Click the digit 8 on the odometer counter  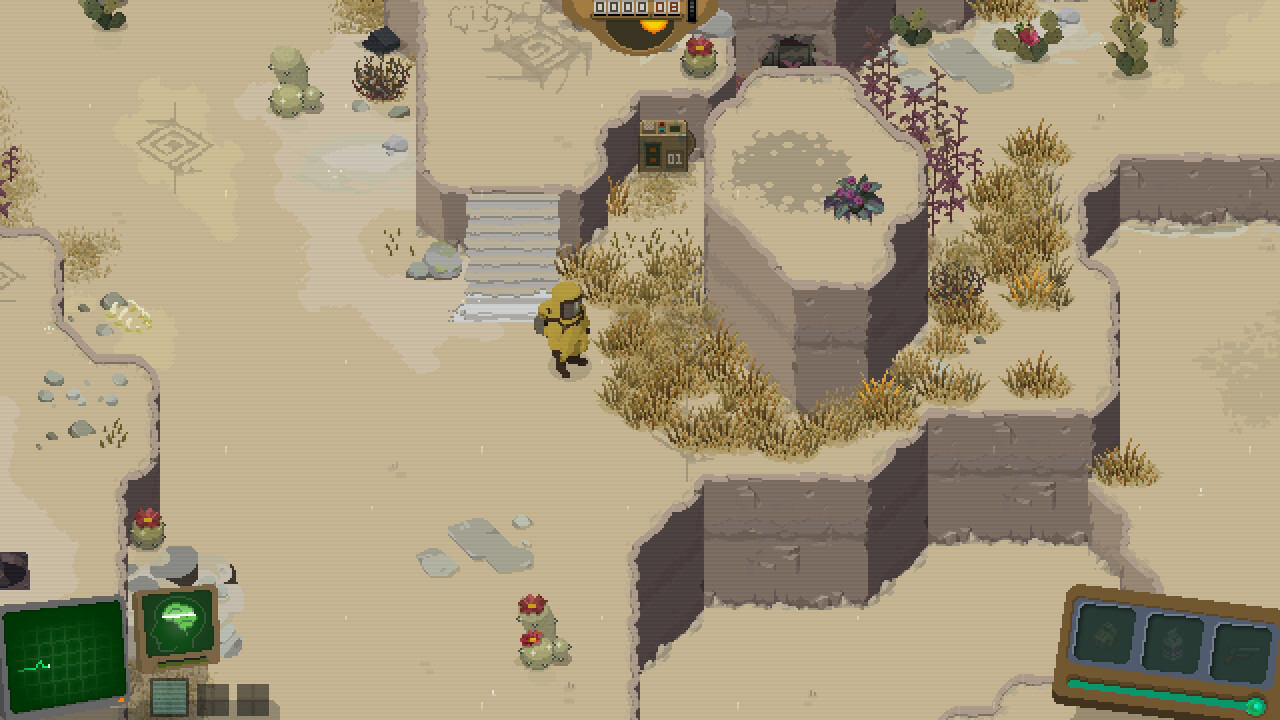[x=673, y=8]
